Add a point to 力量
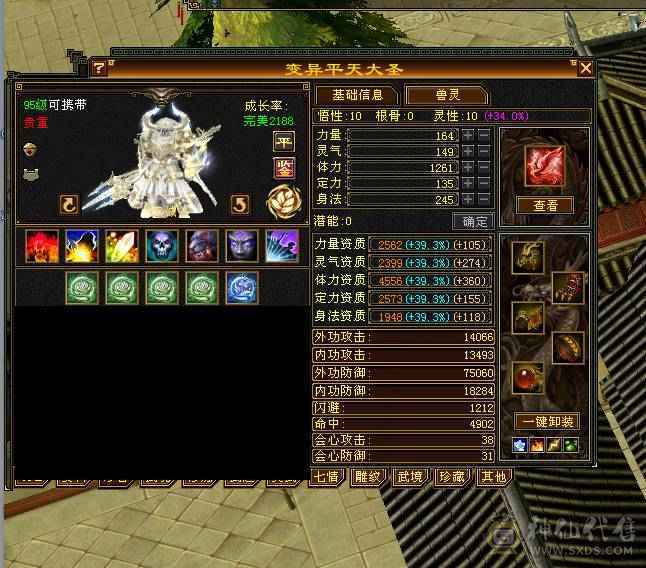Image resolution: width=646 pixels, height=568 pixels. pos(467,135)
